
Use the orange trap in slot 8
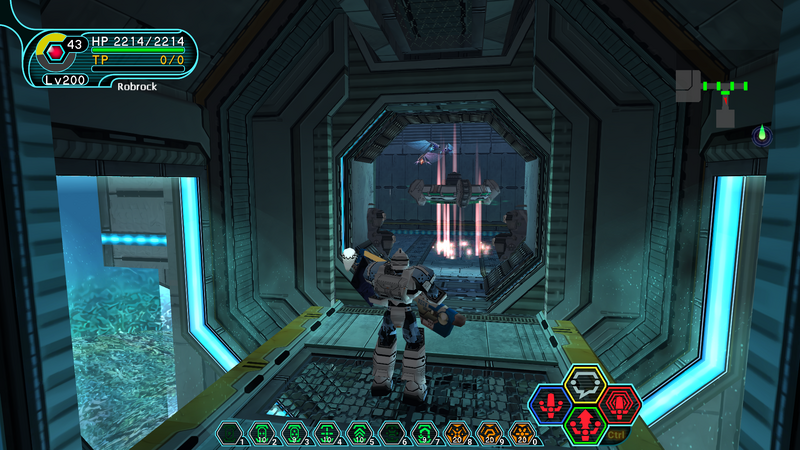click(457, 433)
